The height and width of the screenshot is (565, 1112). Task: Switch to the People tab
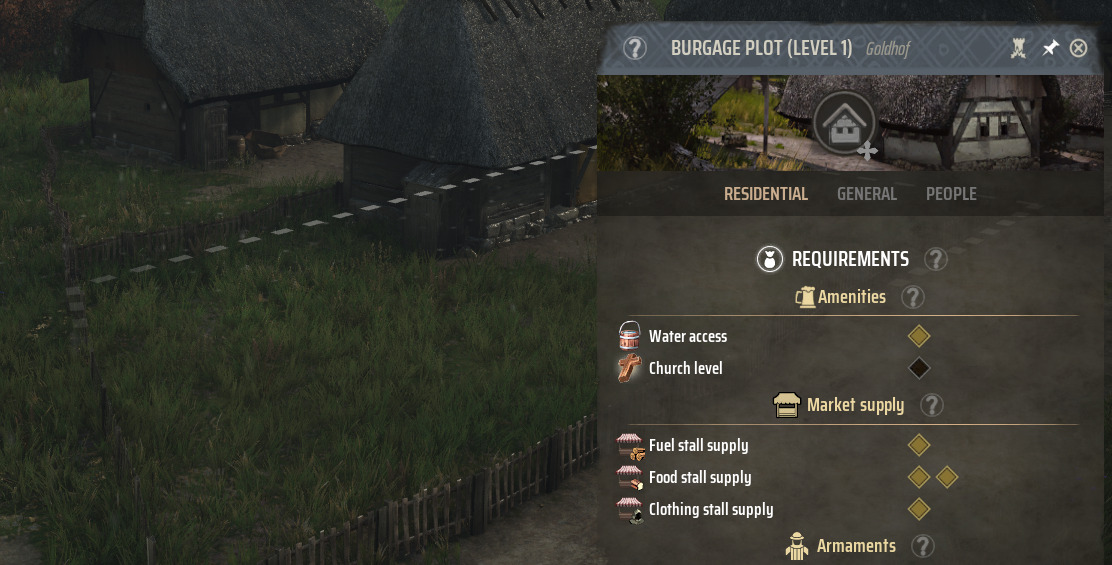click(x=951, y=194)
